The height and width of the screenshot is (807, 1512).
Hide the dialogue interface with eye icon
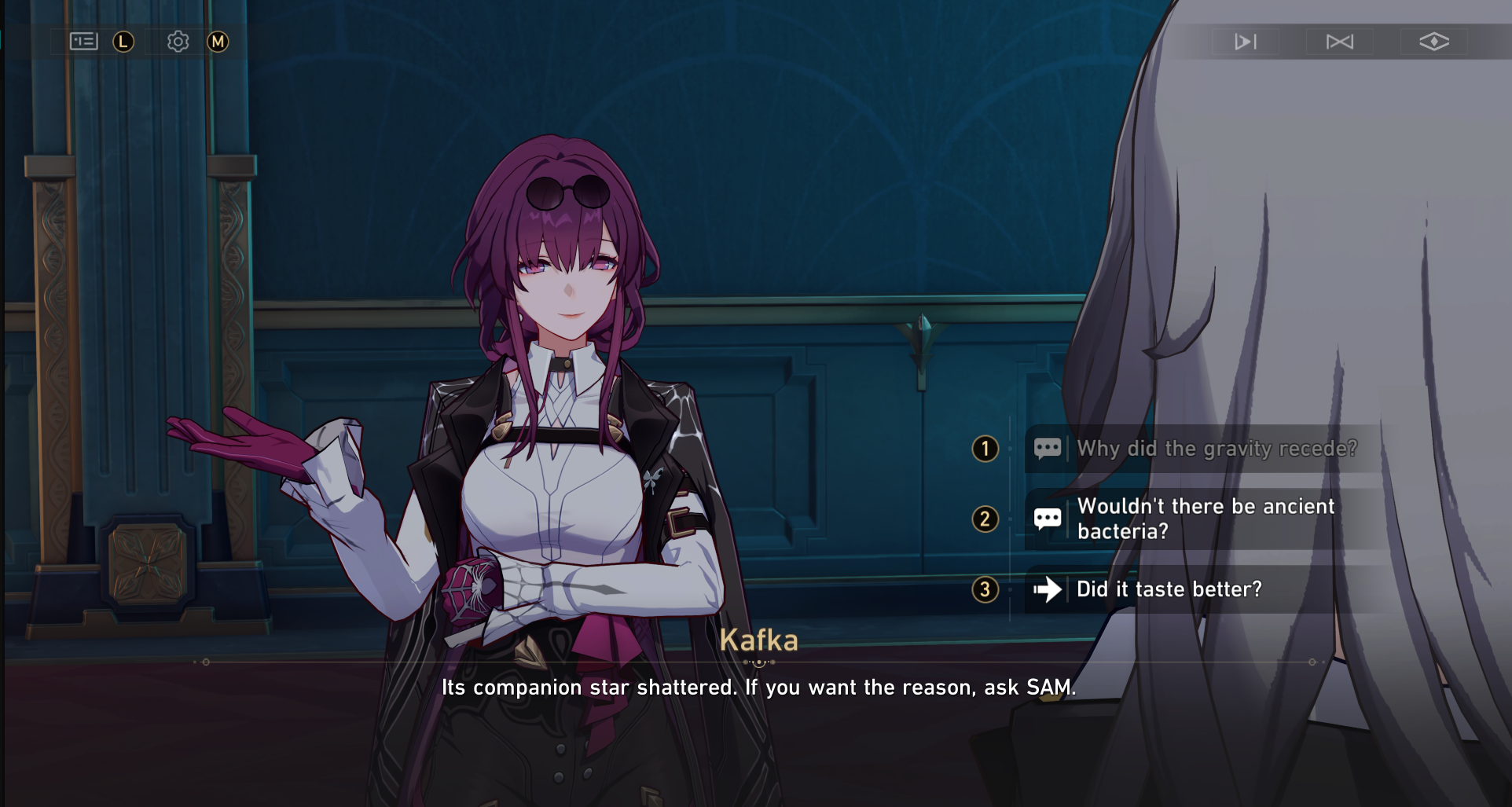point(1433,42)
